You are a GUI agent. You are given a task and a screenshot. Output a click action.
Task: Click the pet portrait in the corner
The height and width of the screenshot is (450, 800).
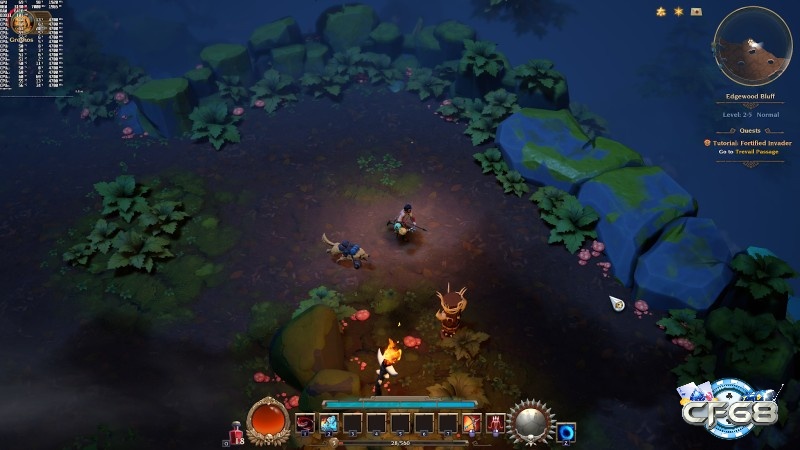[22, 23]
